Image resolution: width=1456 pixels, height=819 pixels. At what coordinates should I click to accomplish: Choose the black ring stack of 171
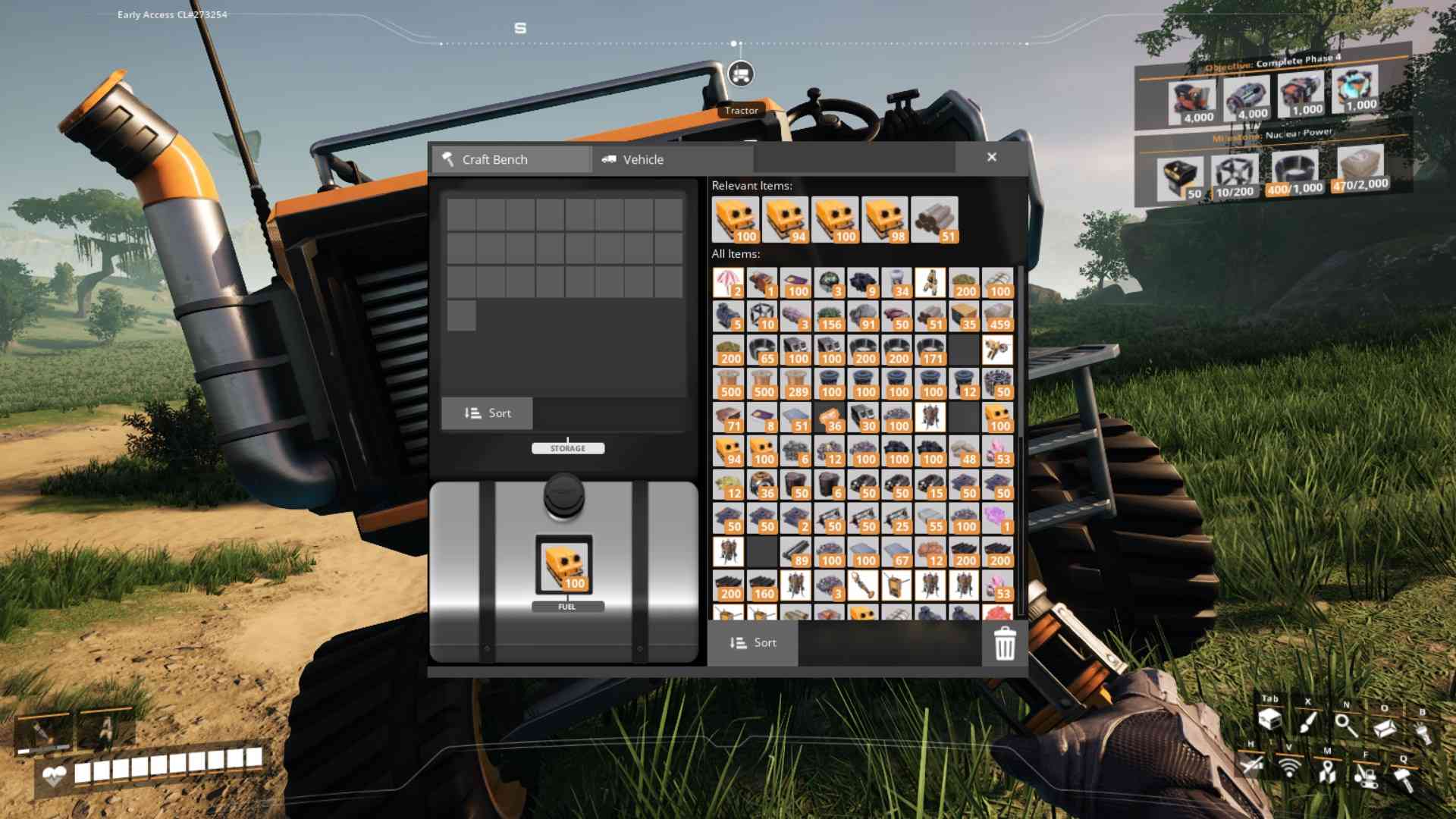(930, 350)
